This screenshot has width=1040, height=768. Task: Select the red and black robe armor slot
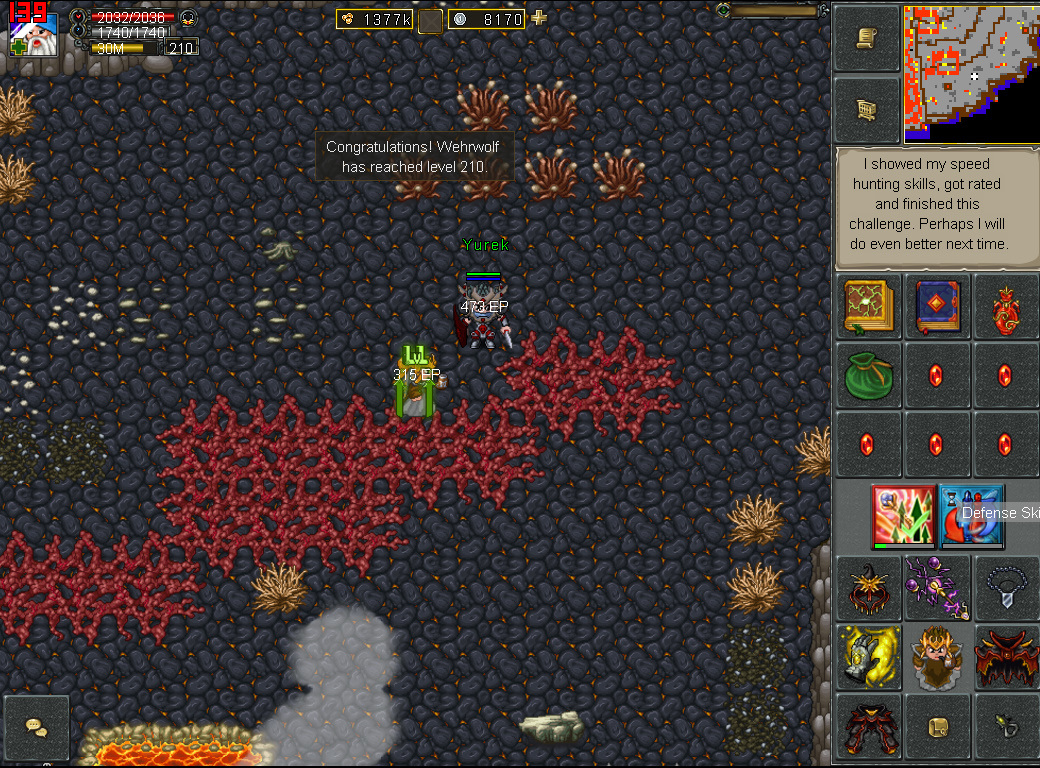tap(1004, 657)
